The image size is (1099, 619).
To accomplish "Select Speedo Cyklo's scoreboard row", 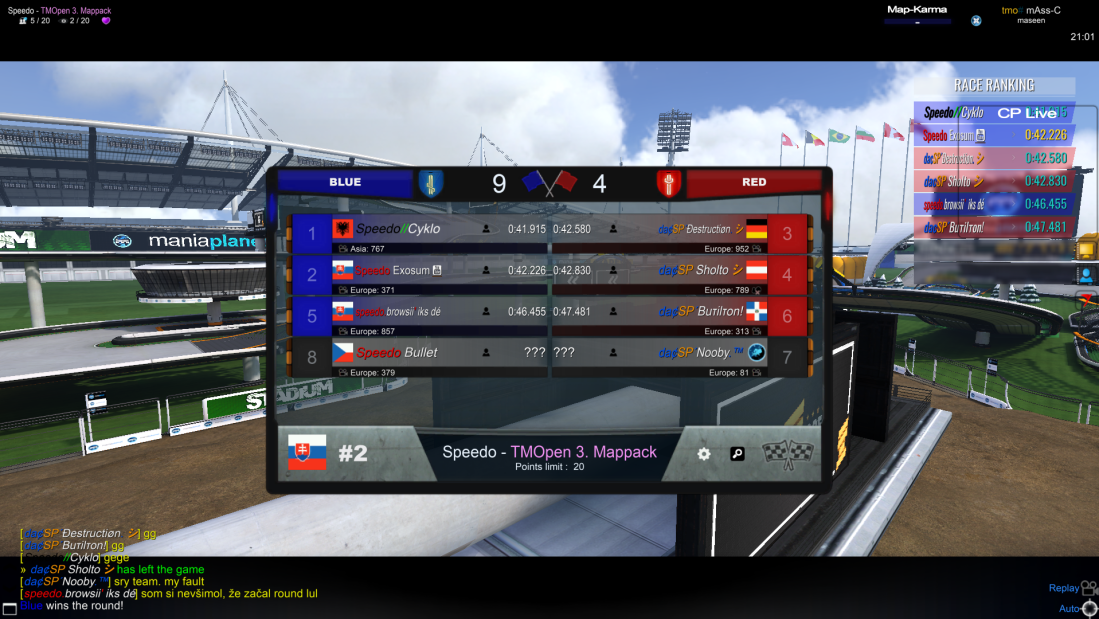I will click(x=420, y=234).
